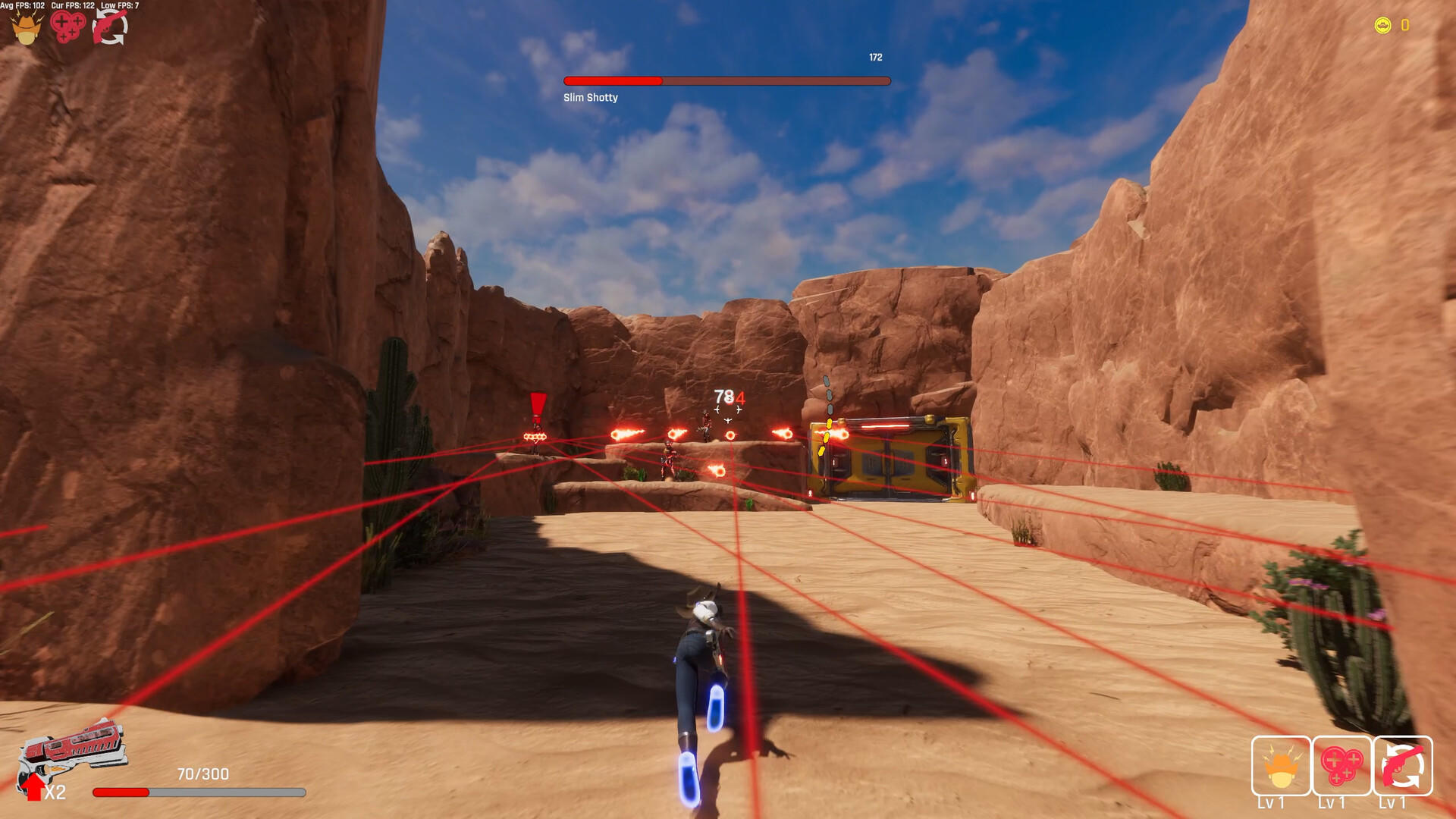This screenshot has width=1456, height=819.
Task: Click the yellow shield pip indicator near the door
Action: point(828,436)
